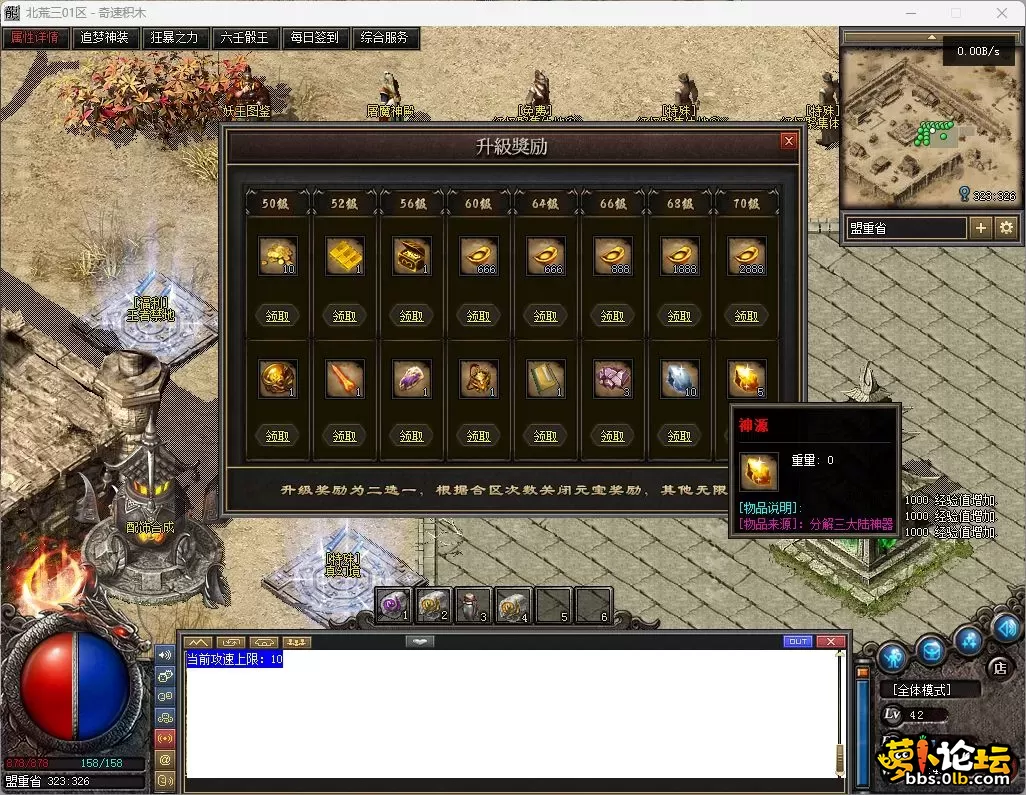Use the potion bottle in hotbar slot 3
This screenshot has width=1026, height=795.
click(473, 605)
